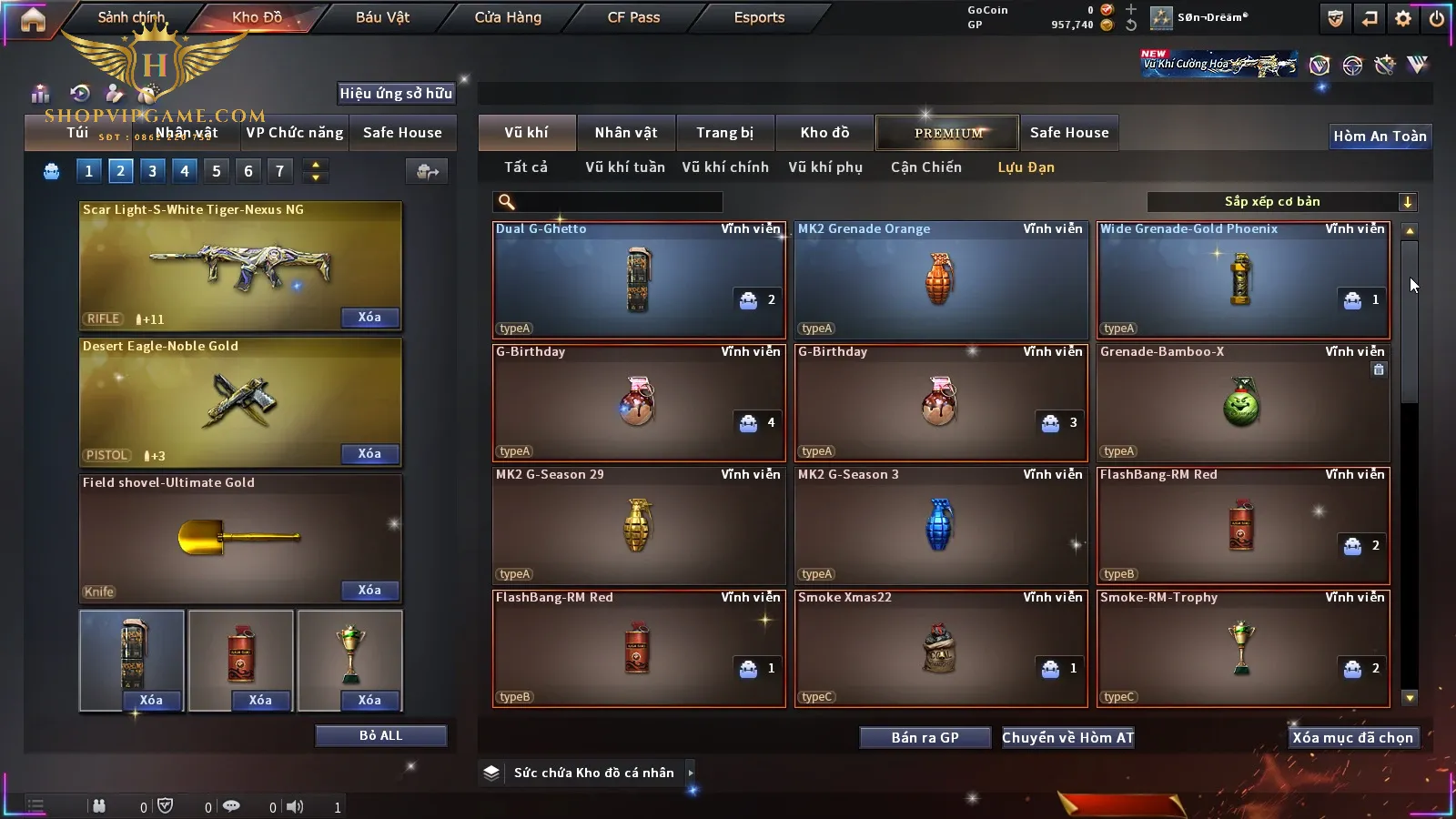The height and width of the screenshot is (819, 1456).
Task: Remove all with Bỏ ALL button
Action: click(x=380, y=735)
